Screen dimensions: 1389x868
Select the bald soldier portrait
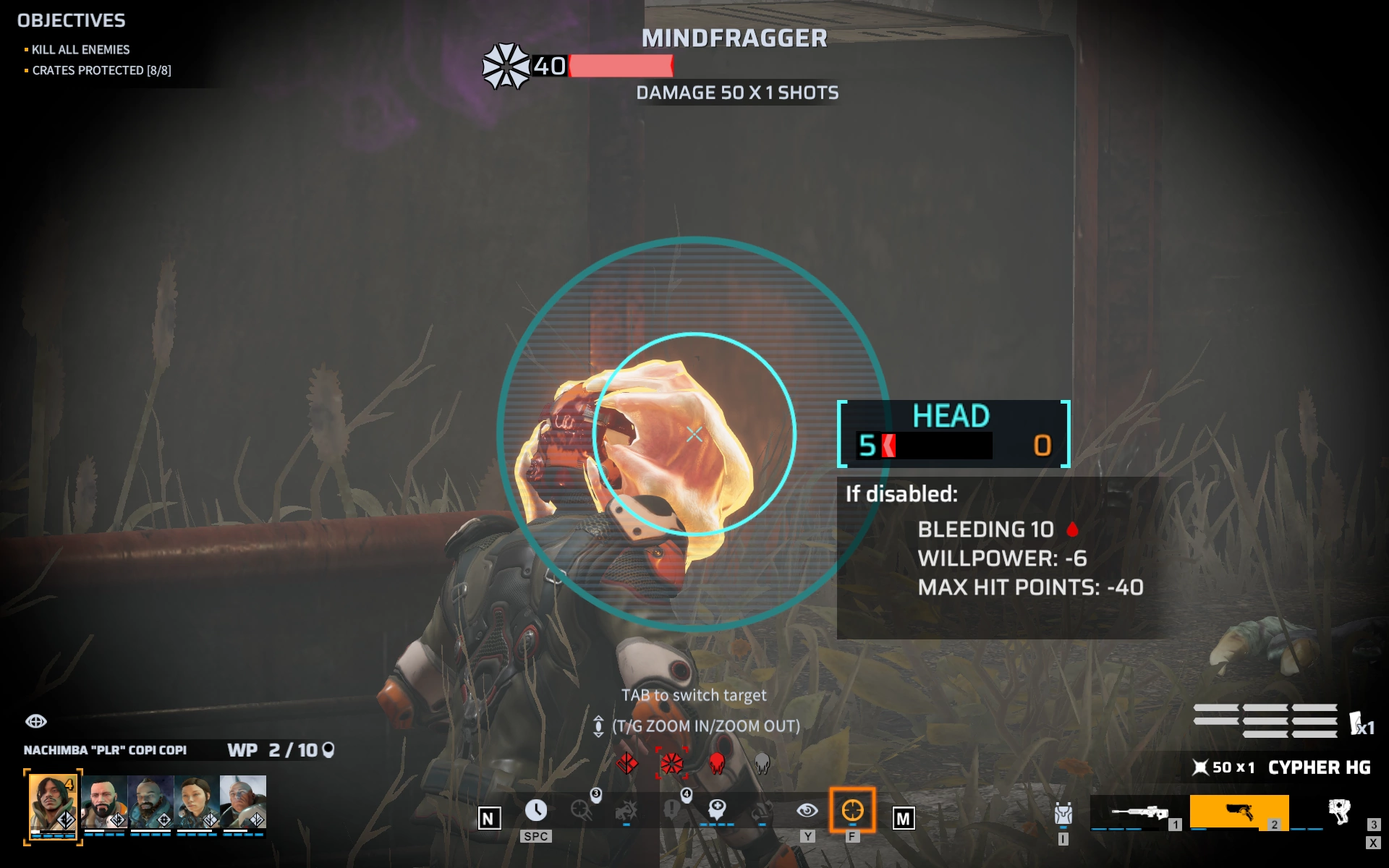[243, 801]
